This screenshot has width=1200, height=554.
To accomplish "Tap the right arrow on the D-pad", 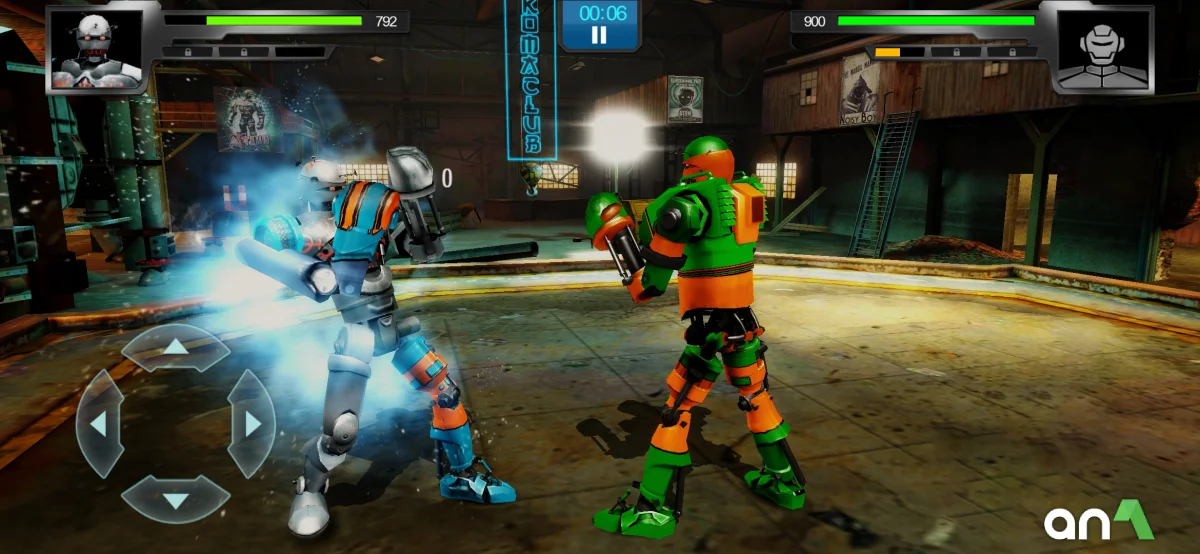I will (252, 424).
